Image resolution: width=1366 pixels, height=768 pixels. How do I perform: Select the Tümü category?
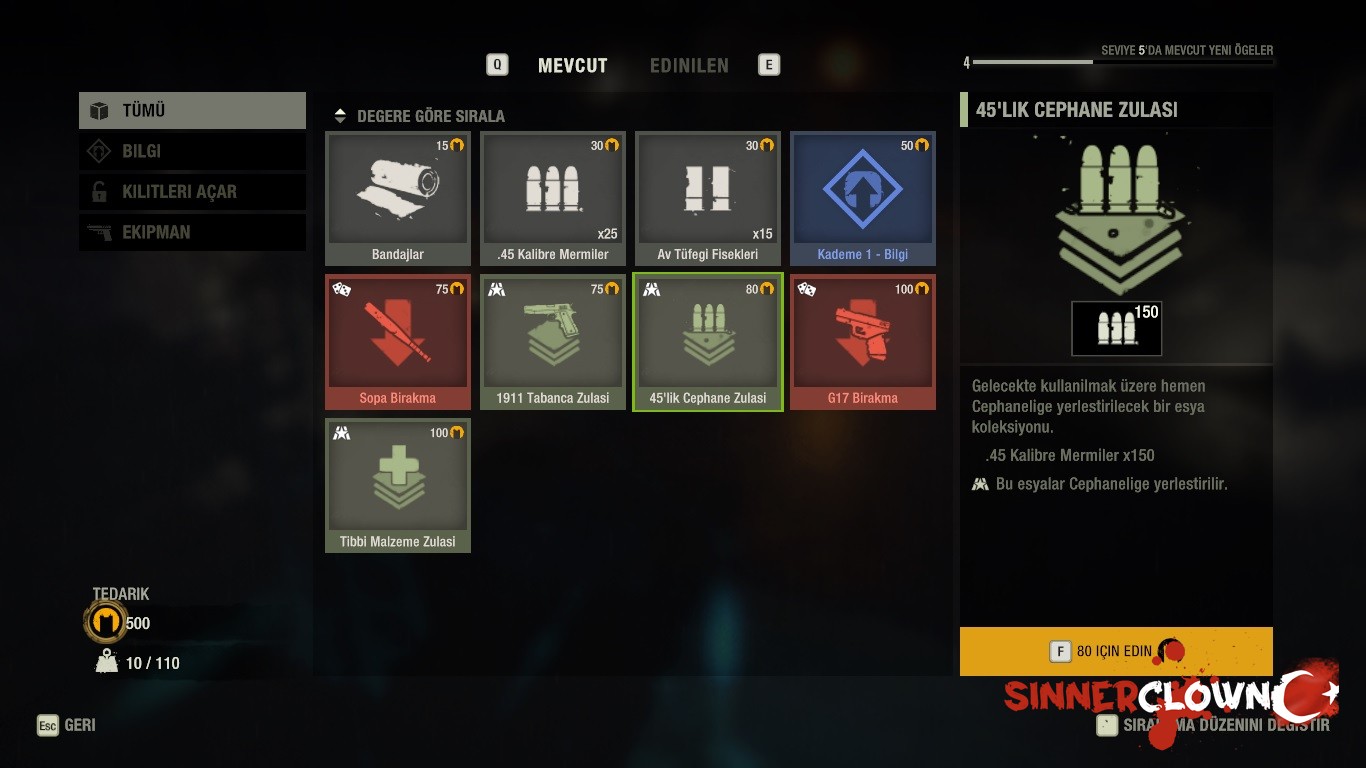tap(192, 111)
